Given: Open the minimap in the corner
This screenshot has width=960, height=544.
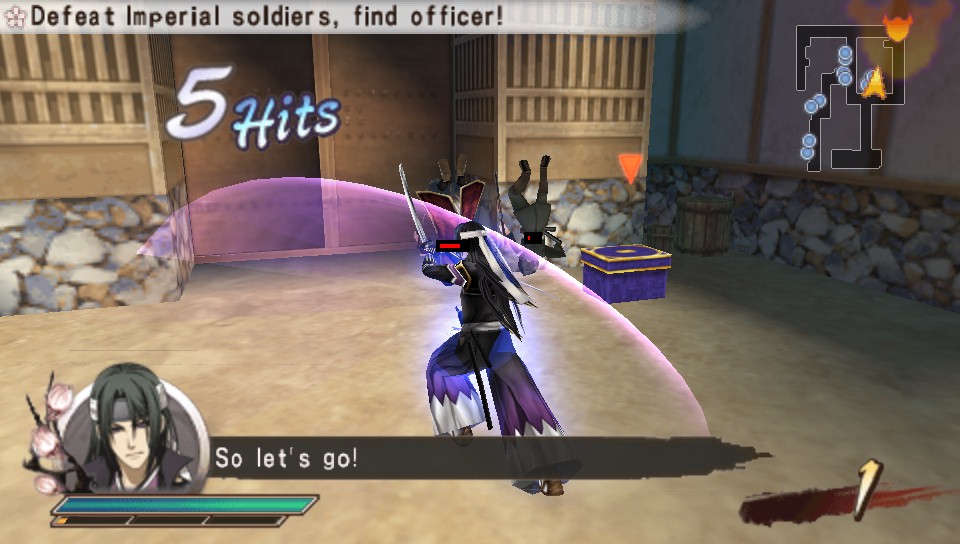Looking at the screenshot, I should 851,97.
